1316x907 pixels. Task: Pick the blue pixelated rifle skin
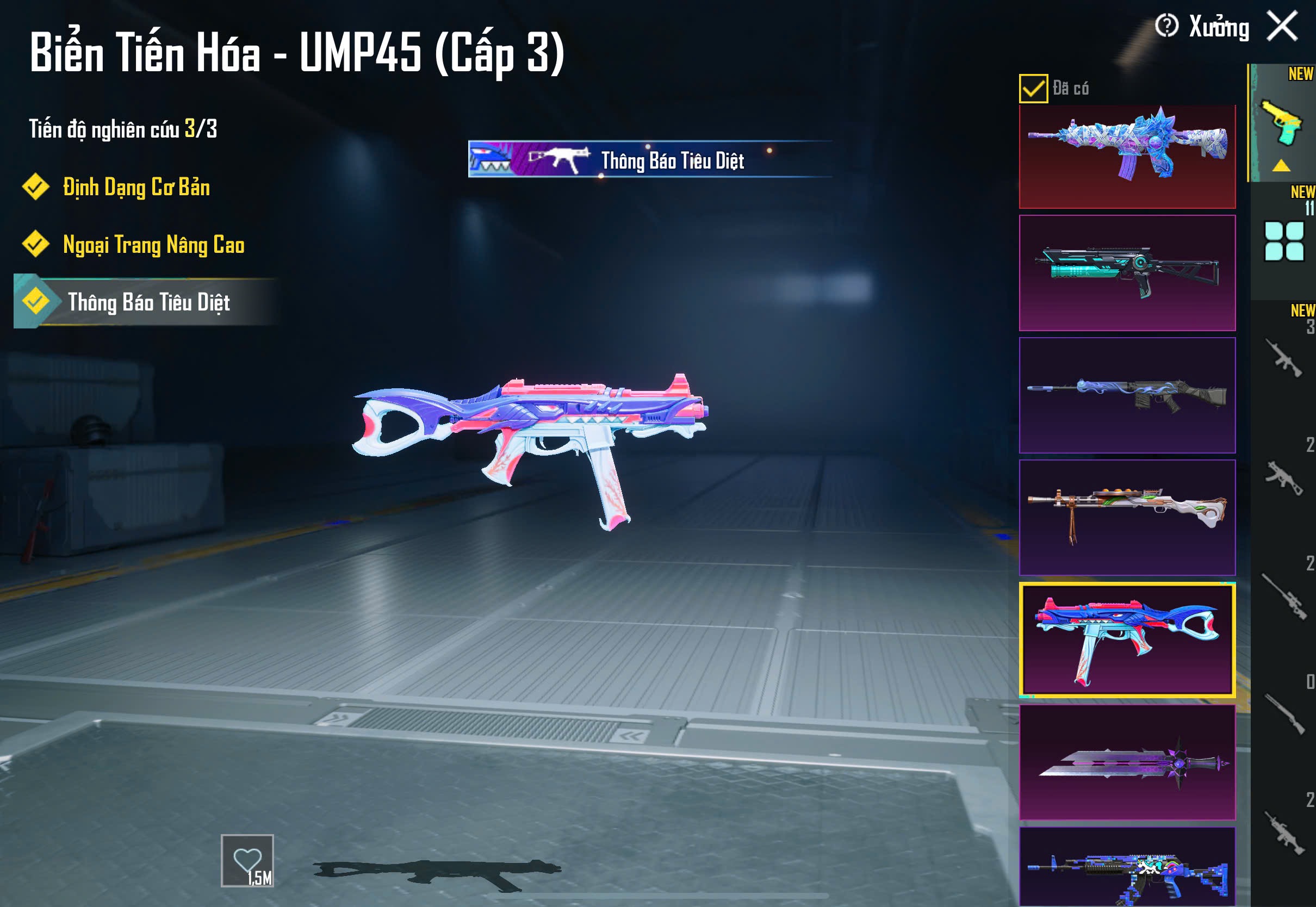[x=1127, y=867]
